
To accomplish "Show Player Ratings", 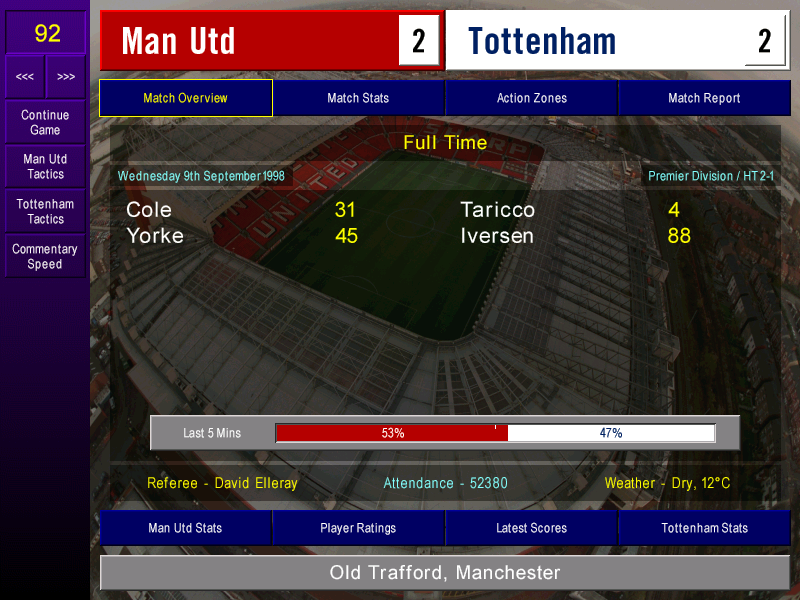I will [358, 528].
